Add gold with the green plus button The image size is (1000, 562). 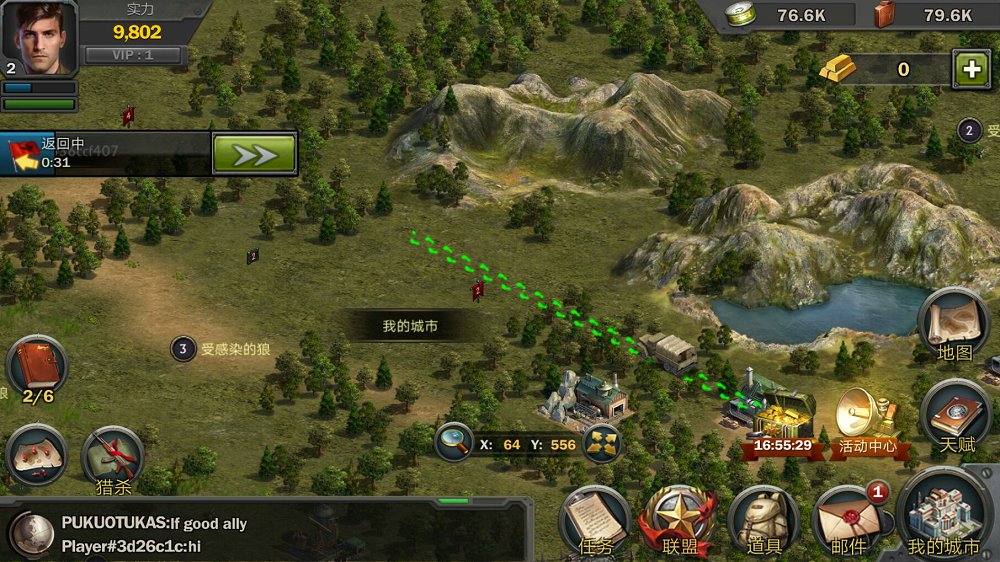point(971,69)
